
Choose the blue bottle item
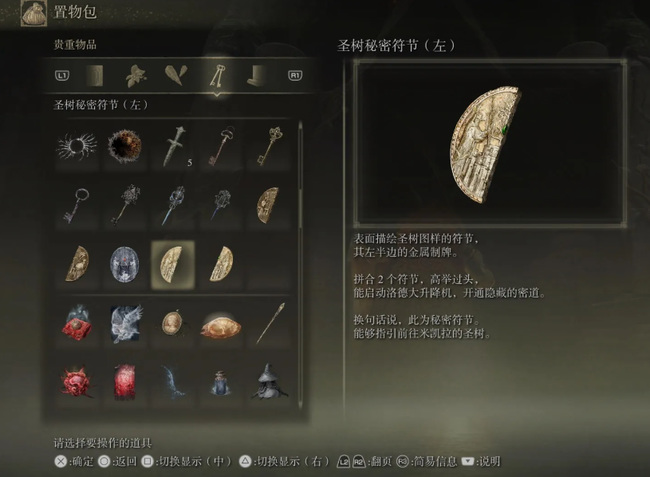tap(219, 380)
